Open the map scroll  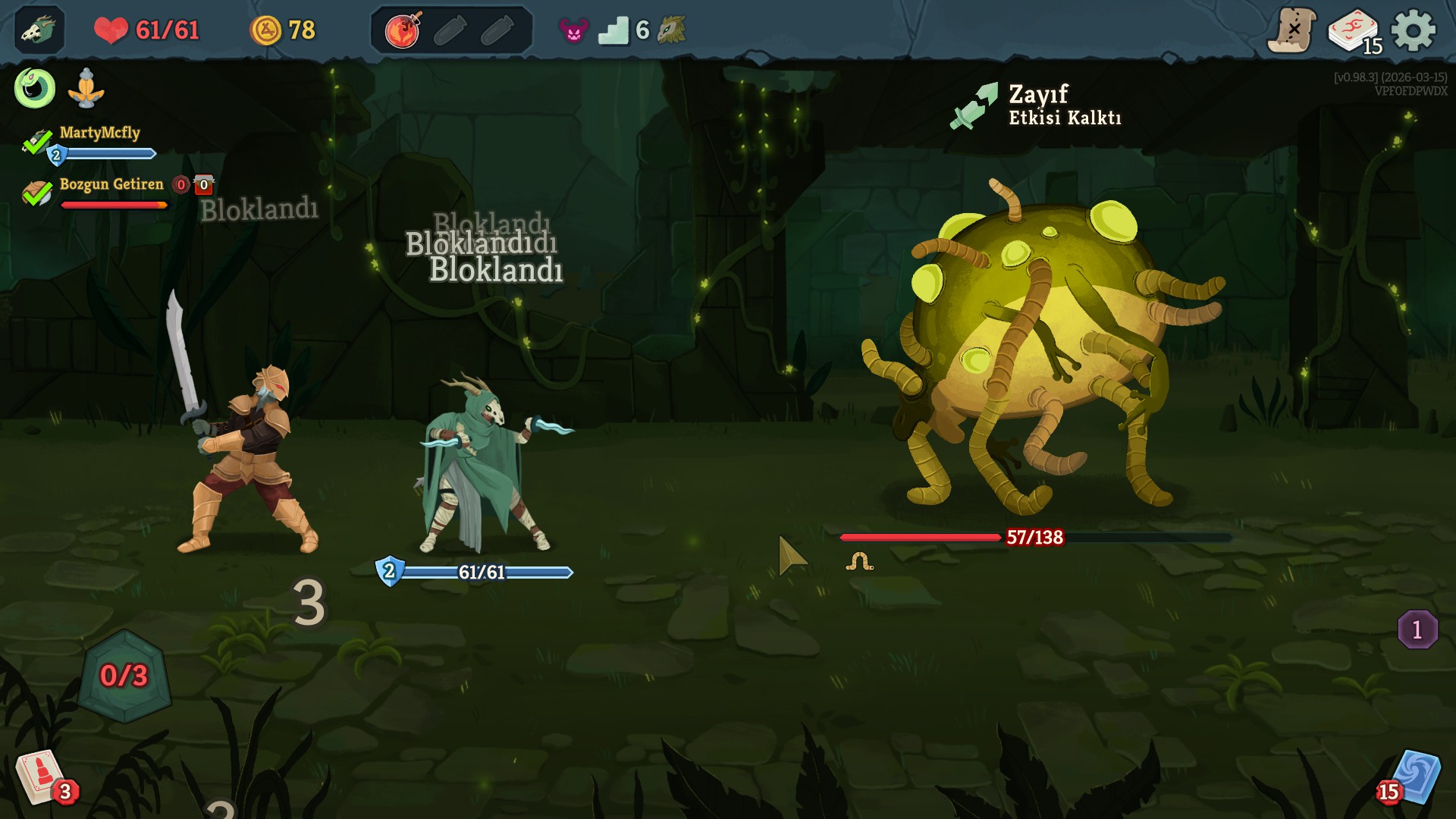pos(1292,30)
